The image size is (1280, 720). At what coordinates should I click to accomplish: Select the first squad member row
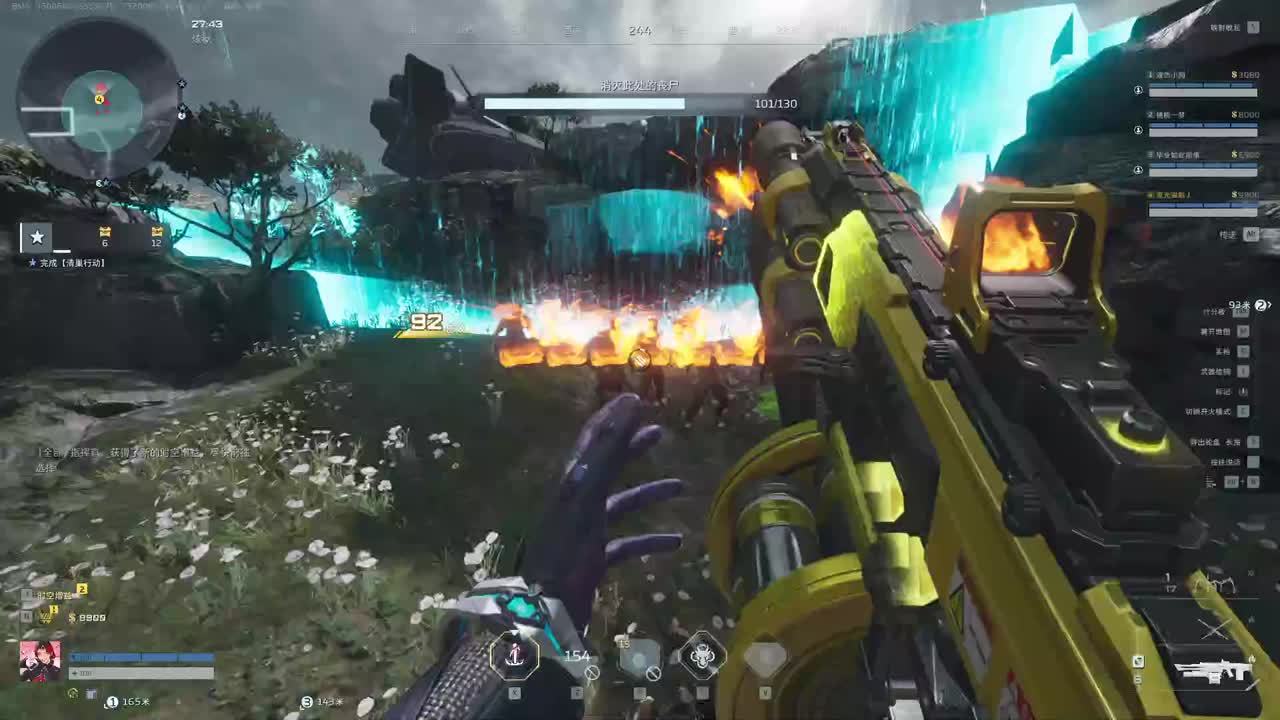tap(1202, 82)
